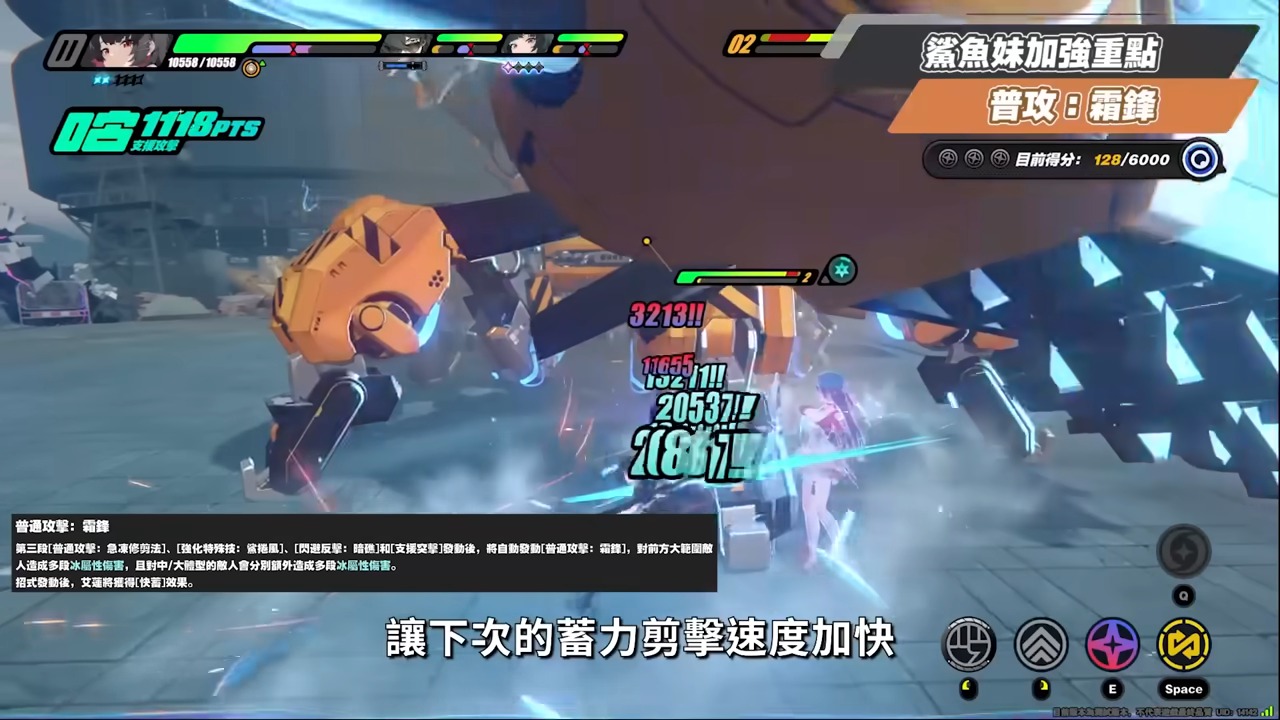Use the fist basic attack icon

click(x=969, y=644)
